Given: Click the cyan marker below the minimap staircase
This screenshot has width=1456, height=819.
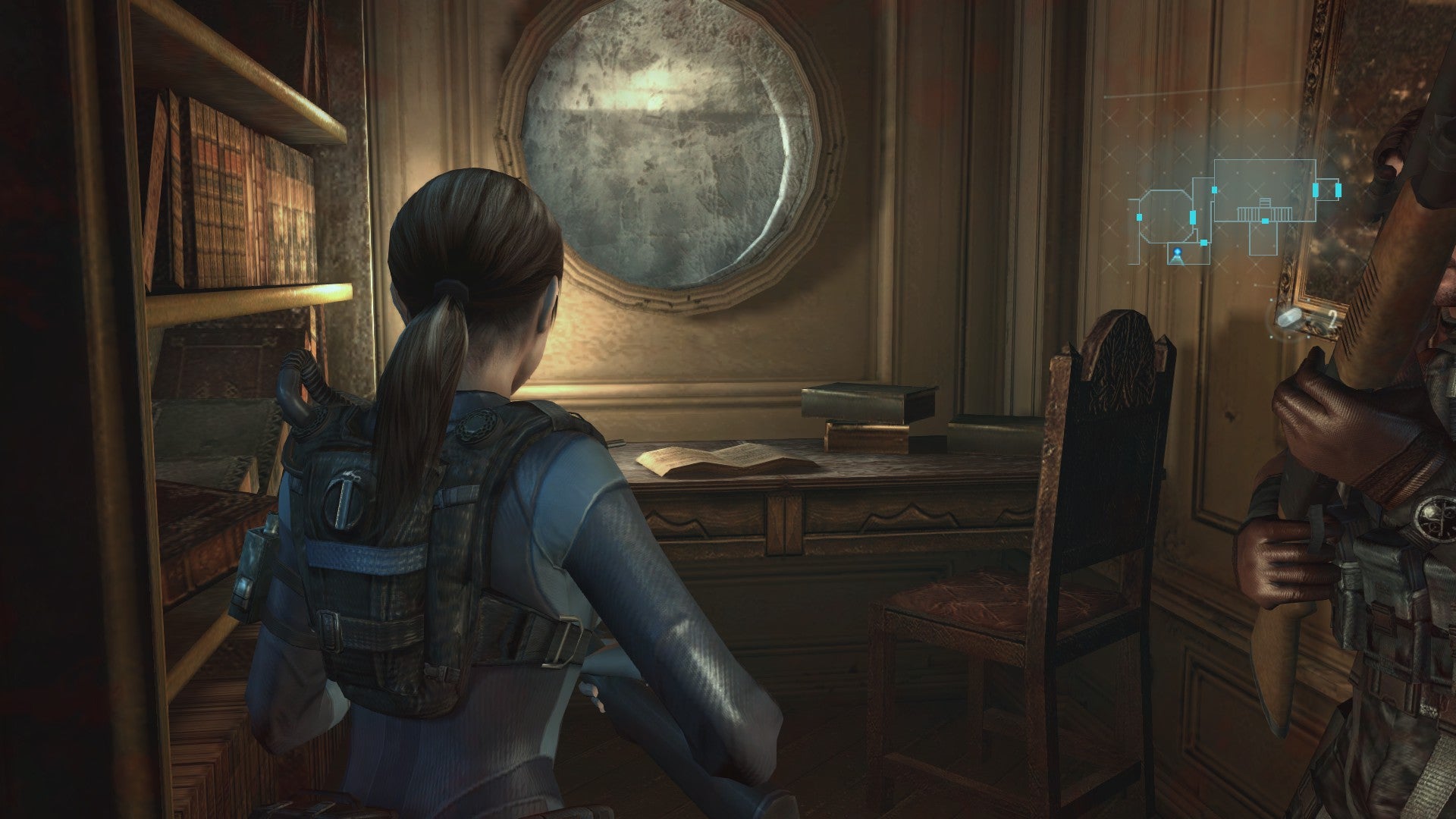Looking at the screenshot, I should pyautogui.click(x=1265, y=221).
